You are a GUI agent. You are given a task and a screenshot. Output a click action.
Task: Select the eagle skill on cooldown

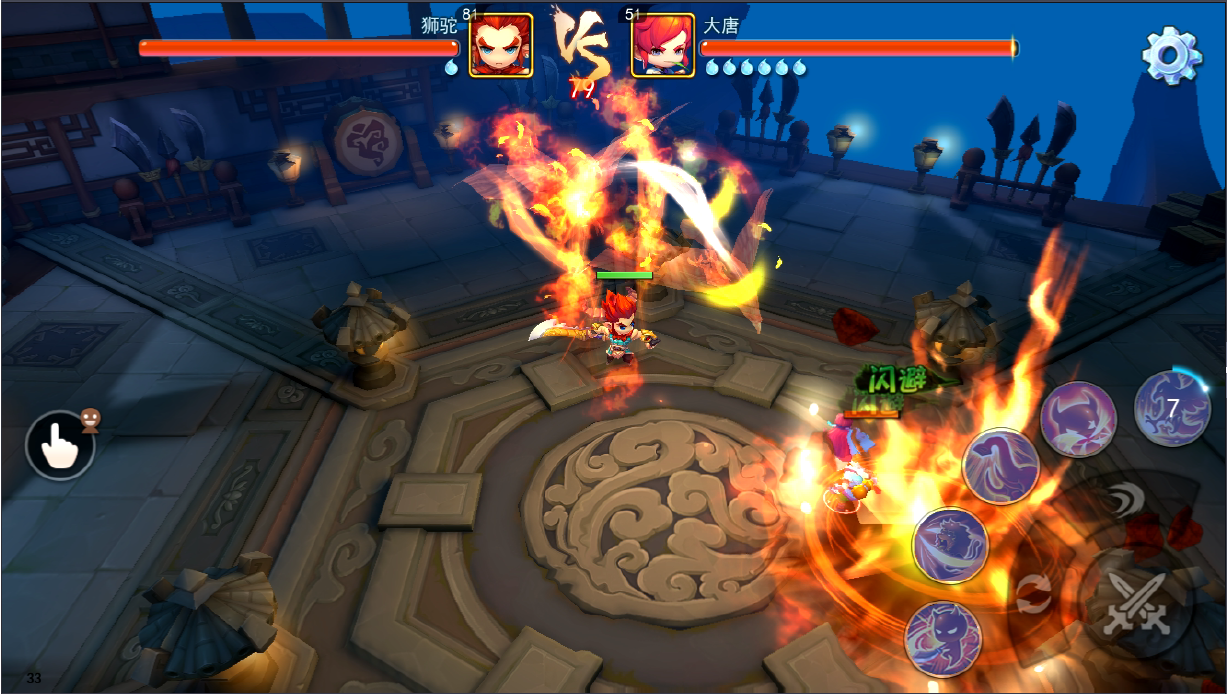click(1172, 408)
